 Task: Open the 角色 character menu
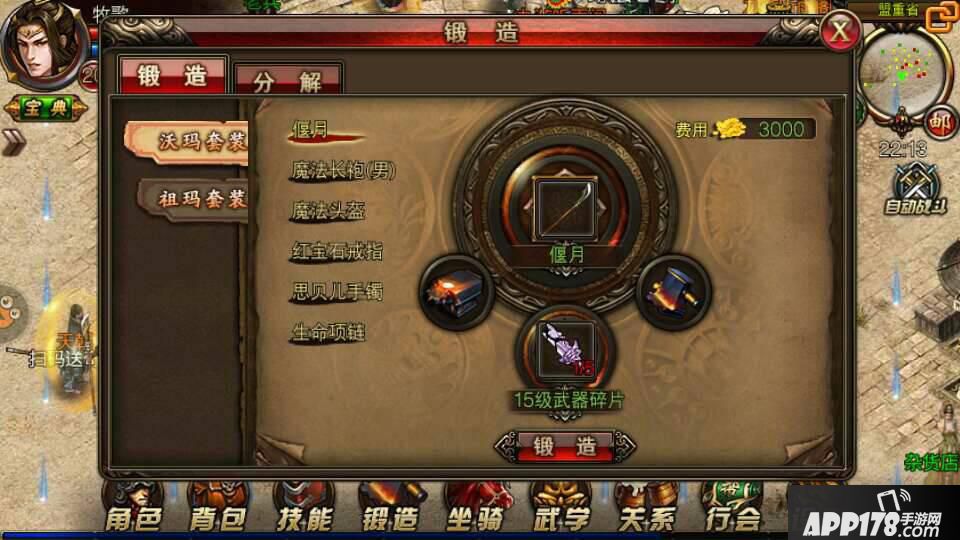[134, 512]
